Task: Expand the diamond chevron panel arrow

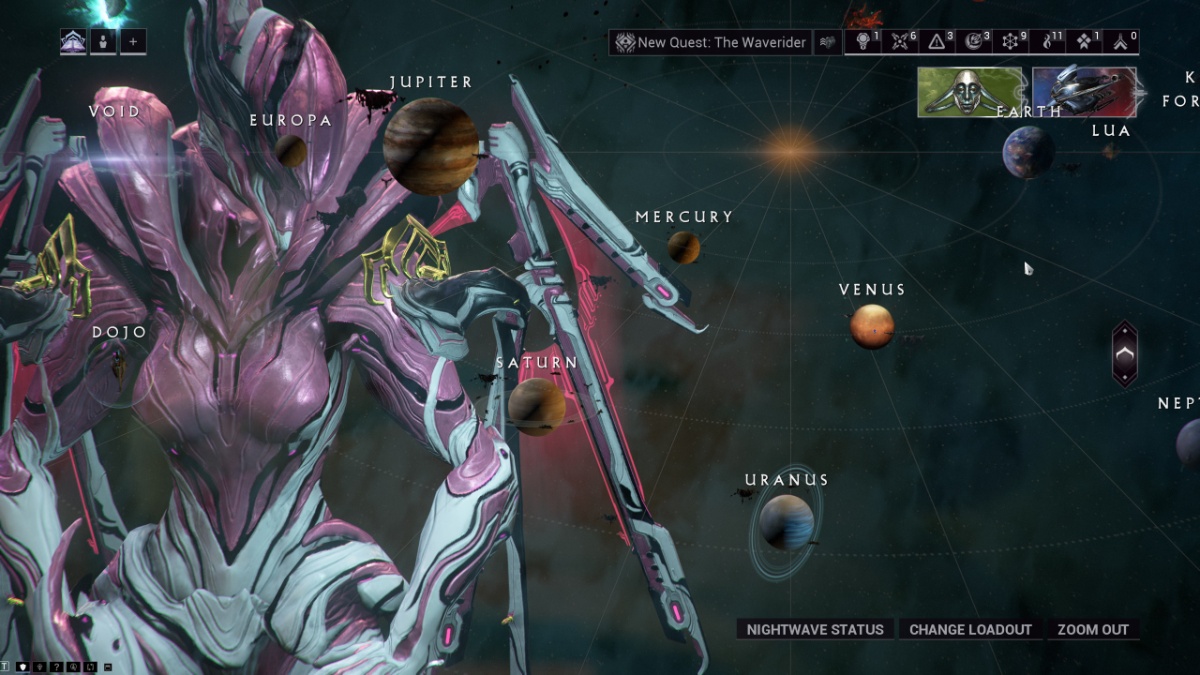Action: 1125,353
